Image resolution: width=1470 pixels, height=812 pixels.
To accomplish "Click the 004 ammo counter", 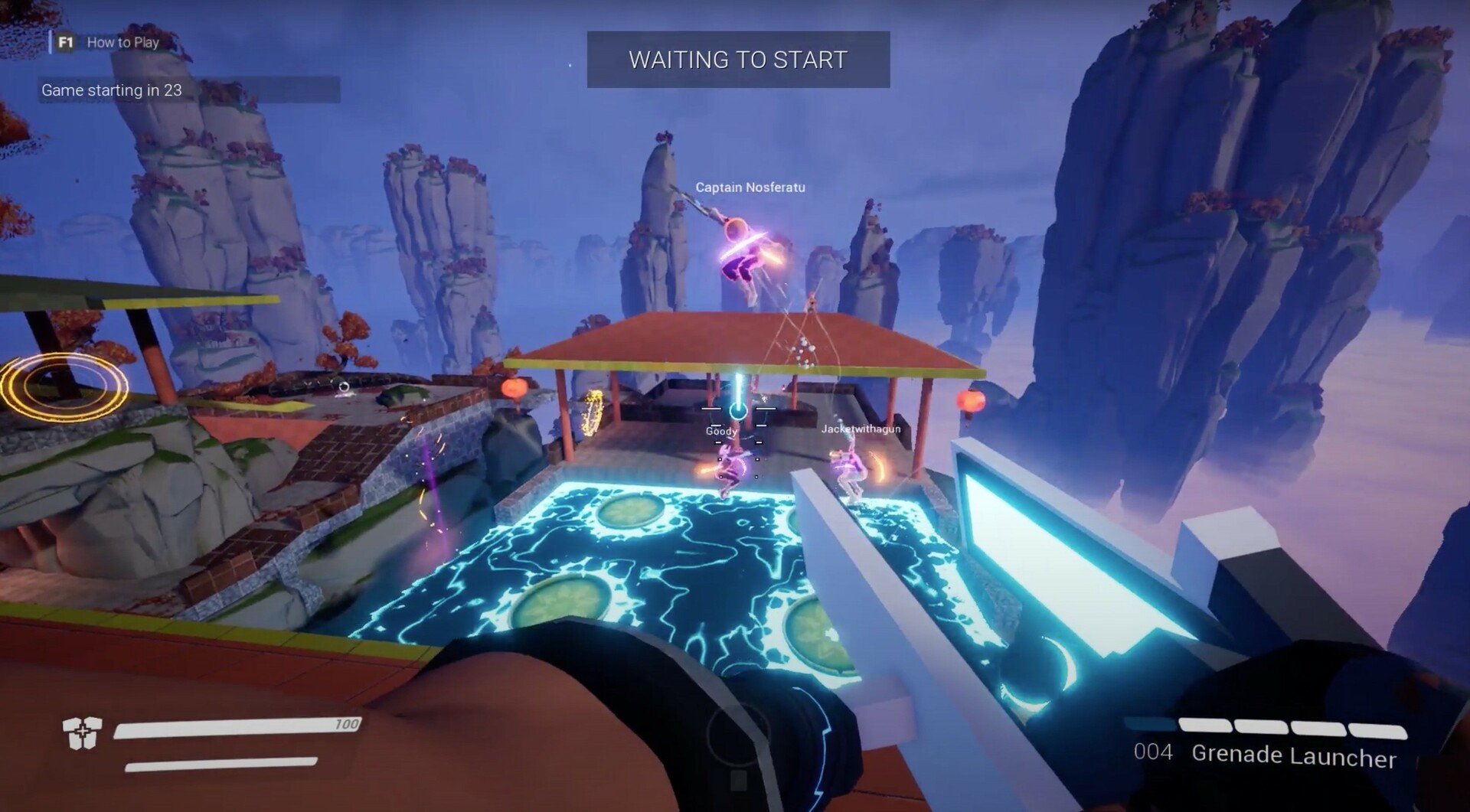I will coord(1153,753).
